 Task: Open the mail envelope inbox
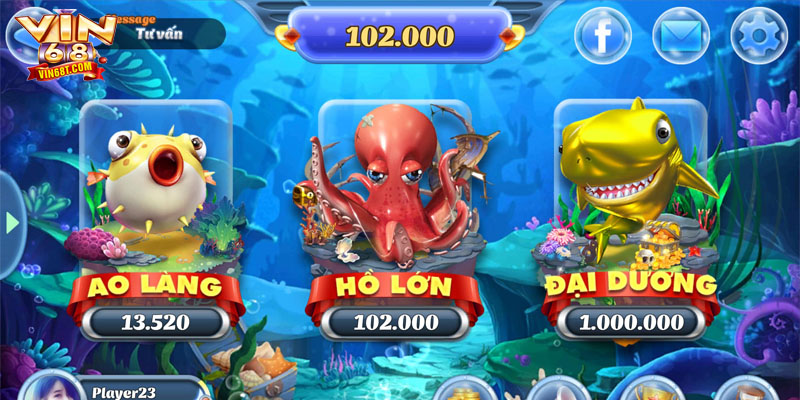click(x=681, y=37)
